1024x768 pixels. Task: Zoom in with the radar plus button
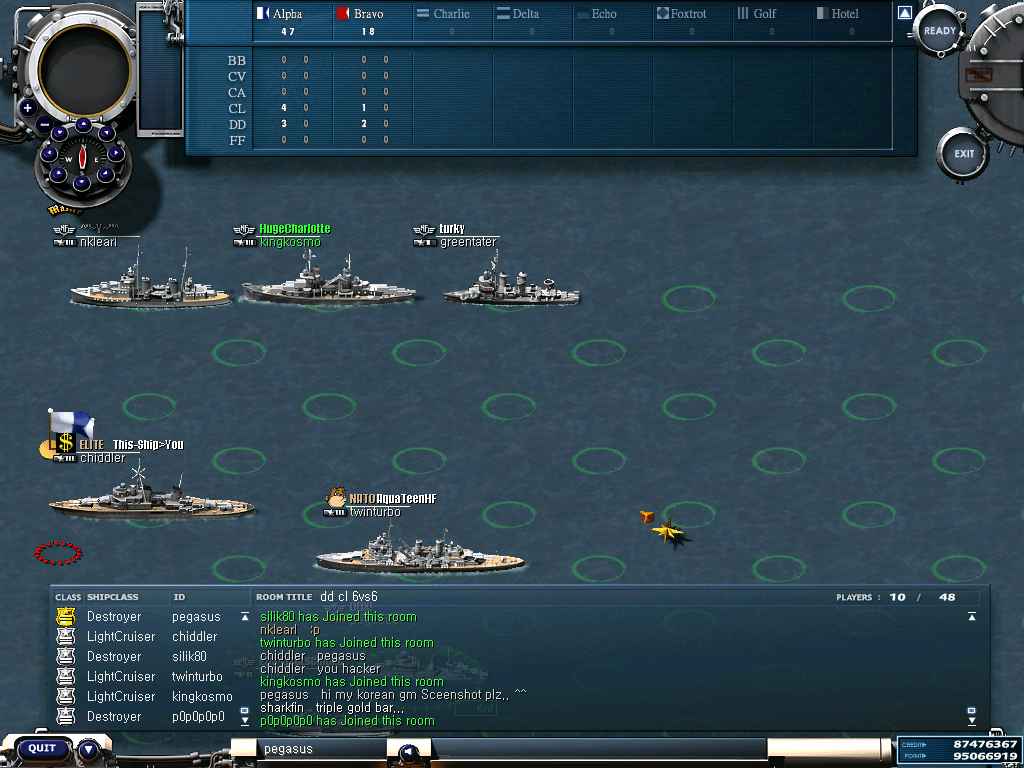(x=27, y=108)
